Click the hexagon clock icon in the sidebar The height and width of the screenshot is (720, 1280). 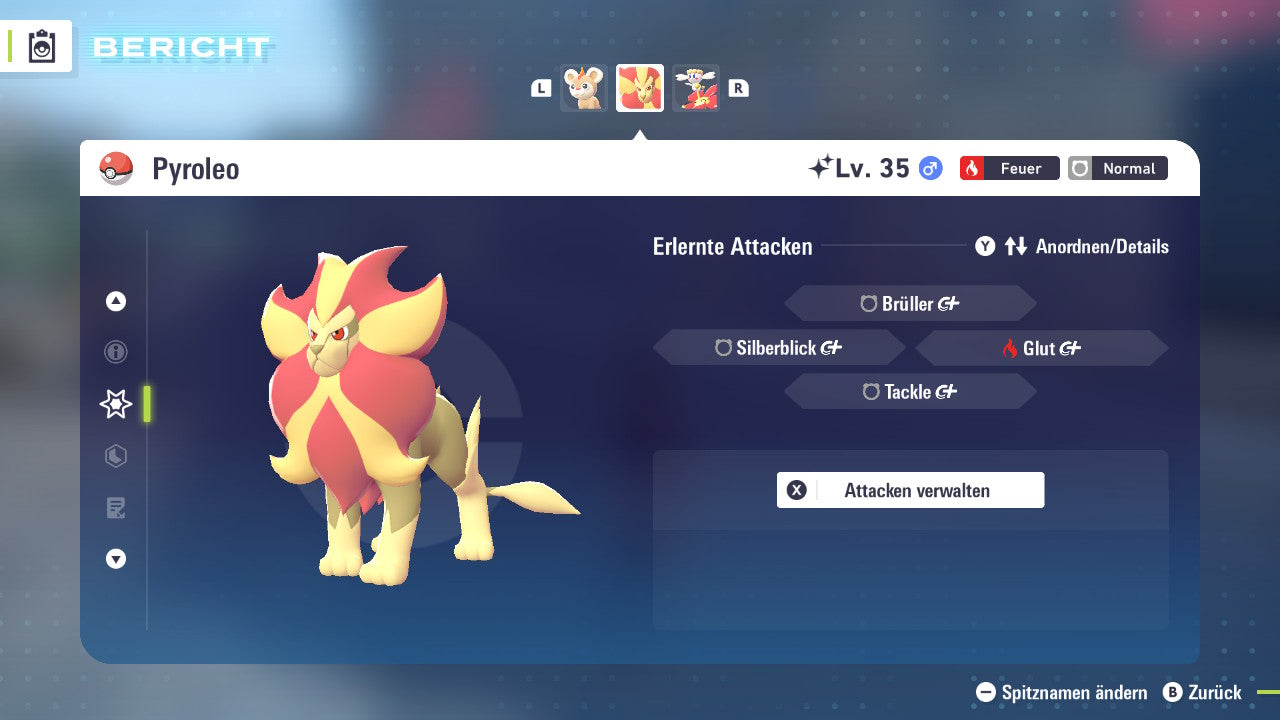[115, 456]
